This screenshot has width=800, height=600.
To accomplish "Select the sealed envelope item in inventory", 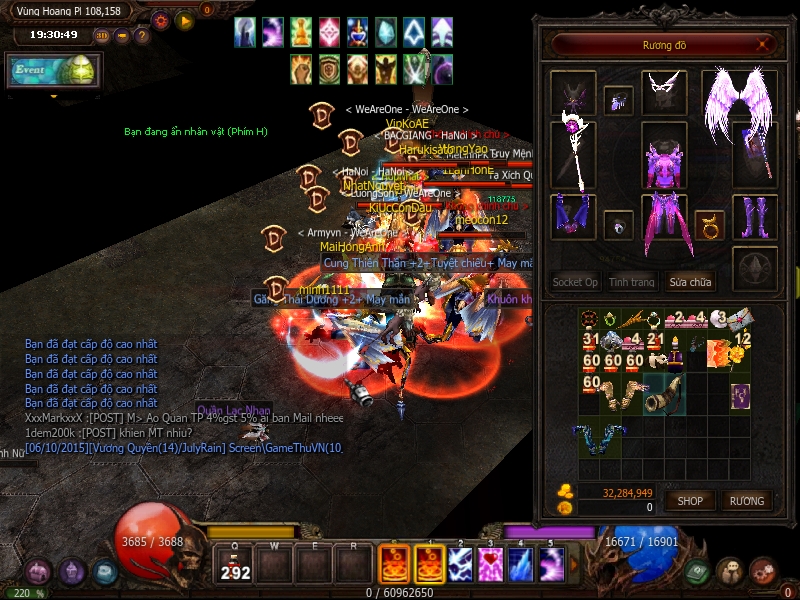I will tap(741, 319).
